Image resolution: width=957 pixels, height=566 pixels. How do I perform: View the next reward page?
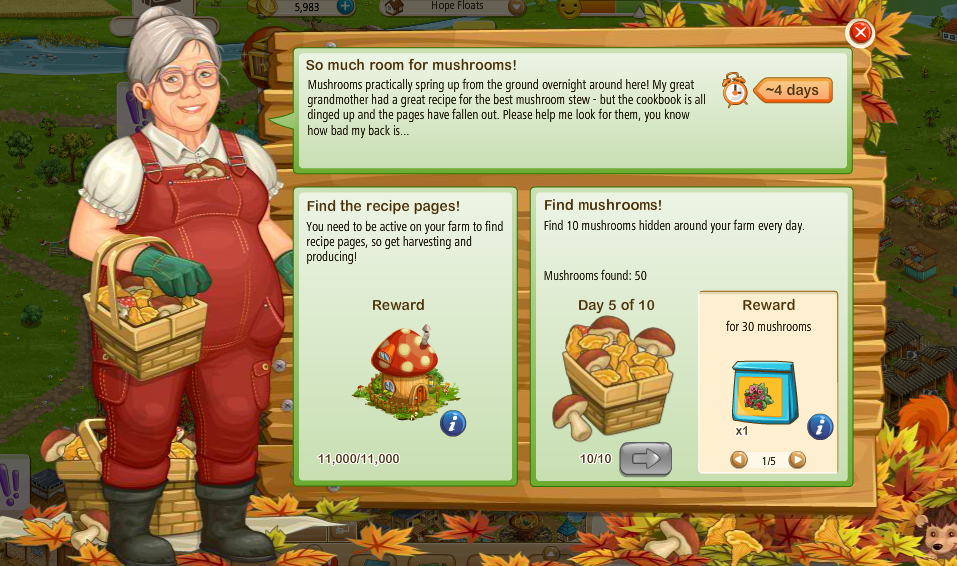click(x=797, y=460)
